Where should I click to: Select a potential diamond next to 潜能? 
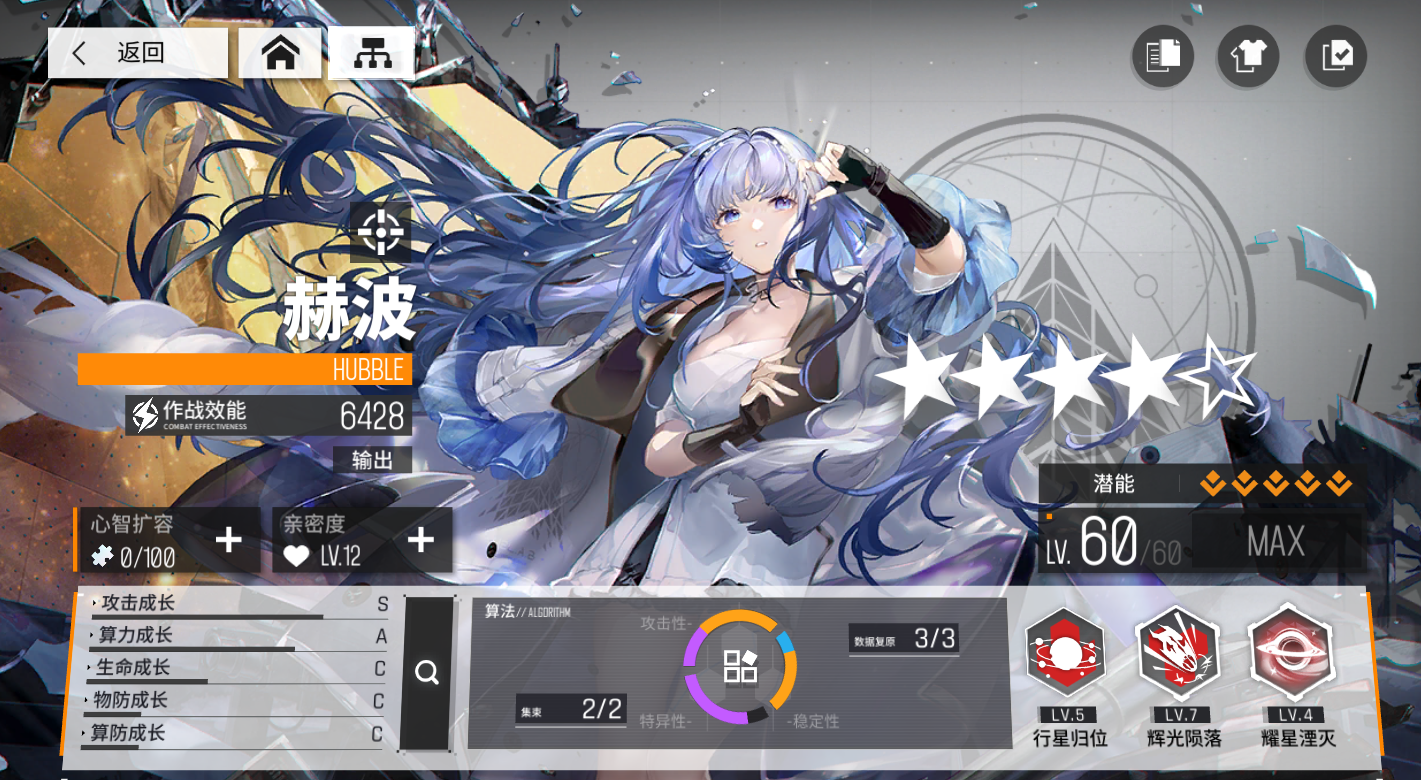[1216, 483]
